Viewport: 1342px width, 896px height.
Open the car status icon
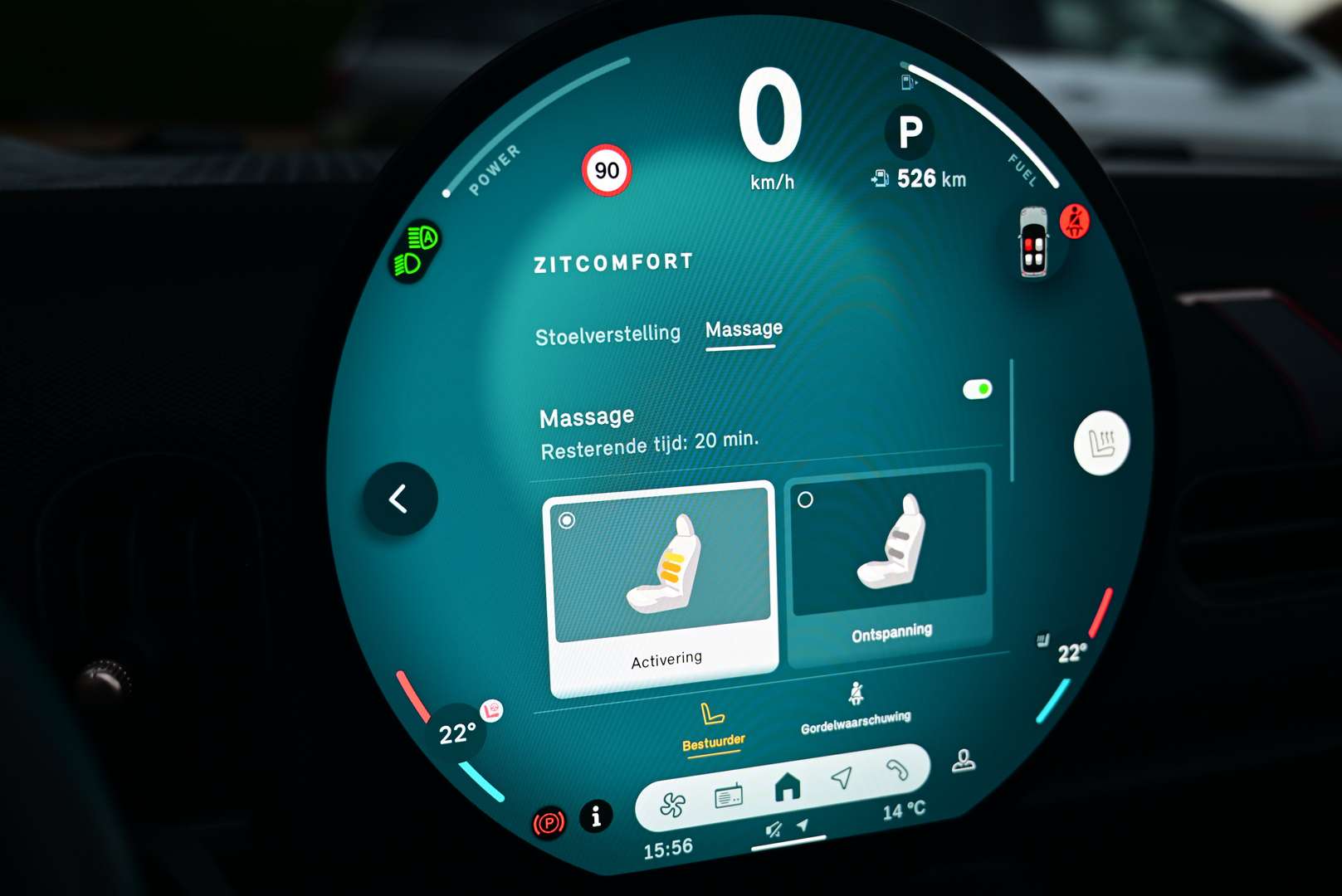tap(1033, 242)
